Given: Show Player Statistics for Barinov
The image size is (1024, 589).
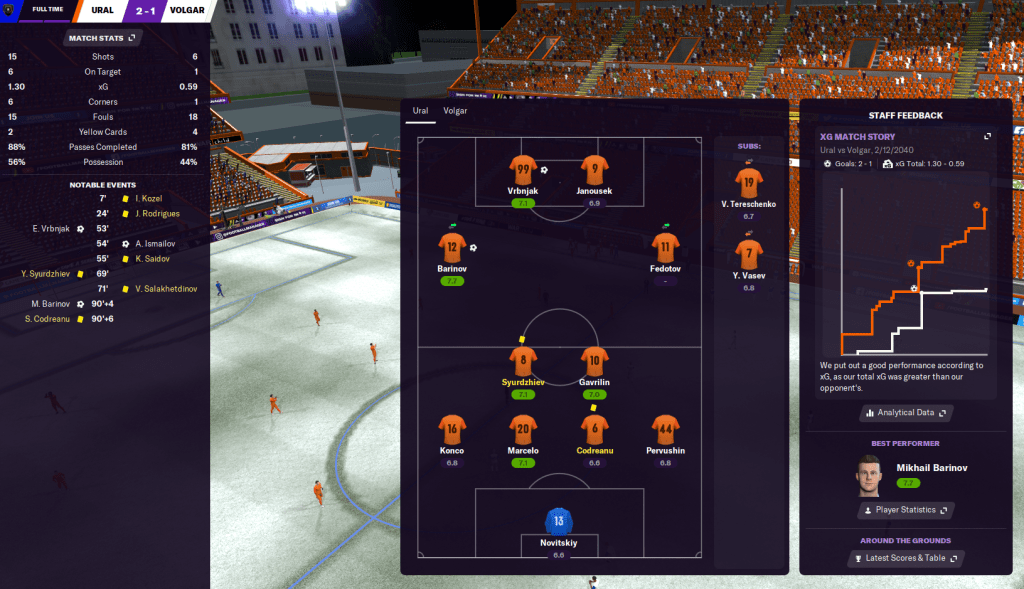Looking at the screenshot, I should (906, 510).
